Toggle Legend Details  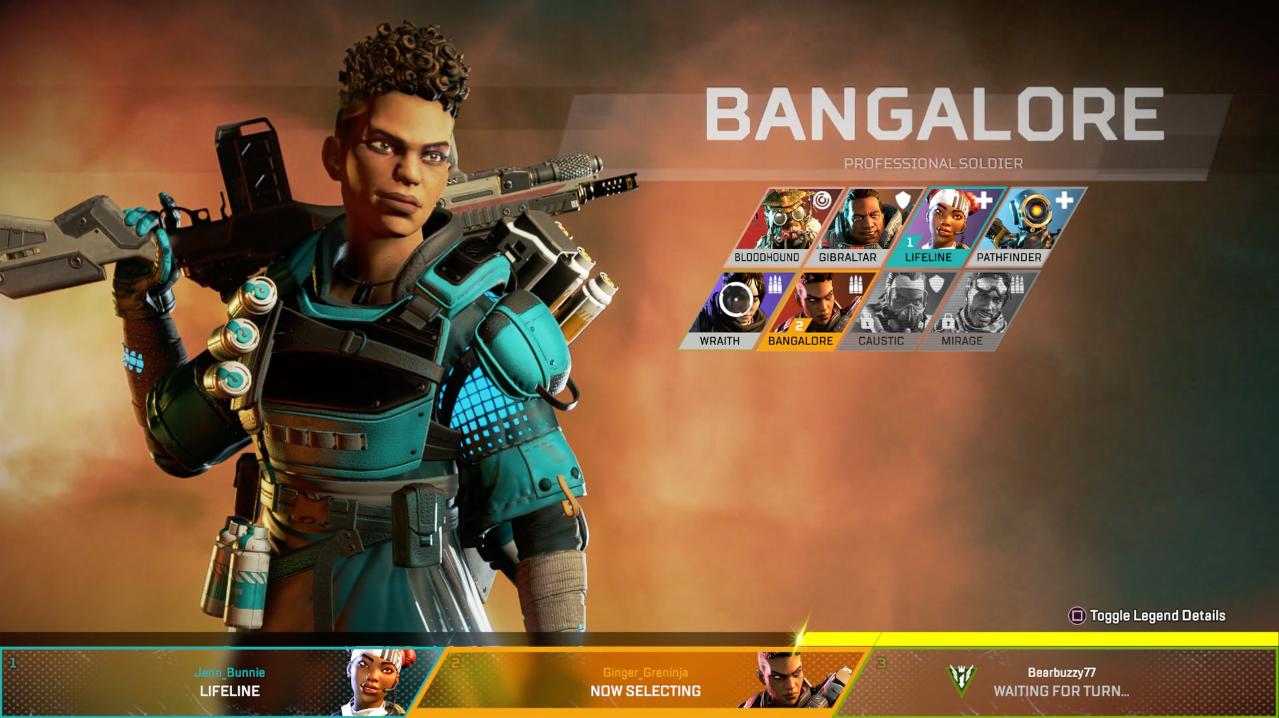[x=1147, y=616]
